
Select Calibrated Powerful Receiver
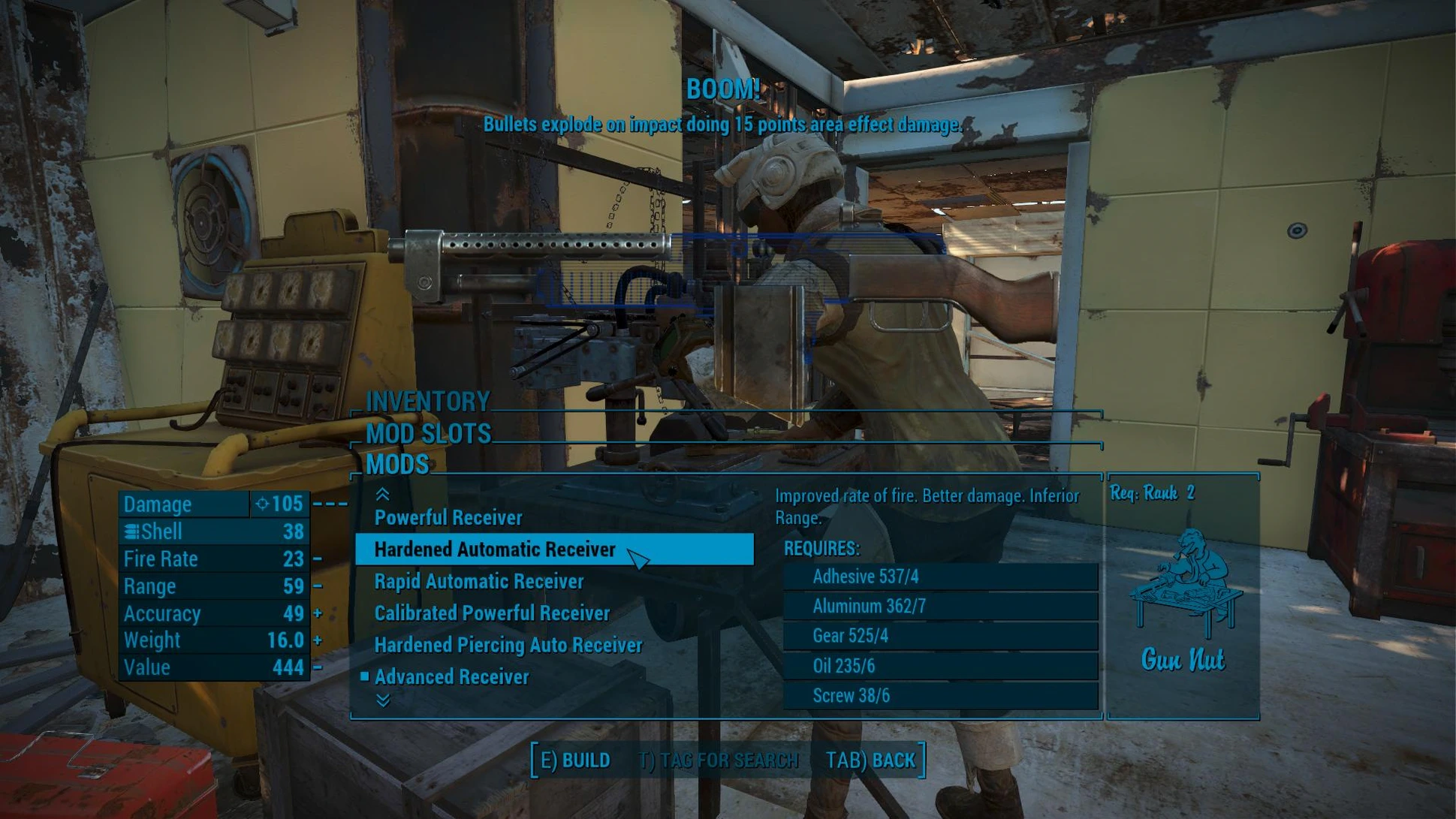[492, 613]
